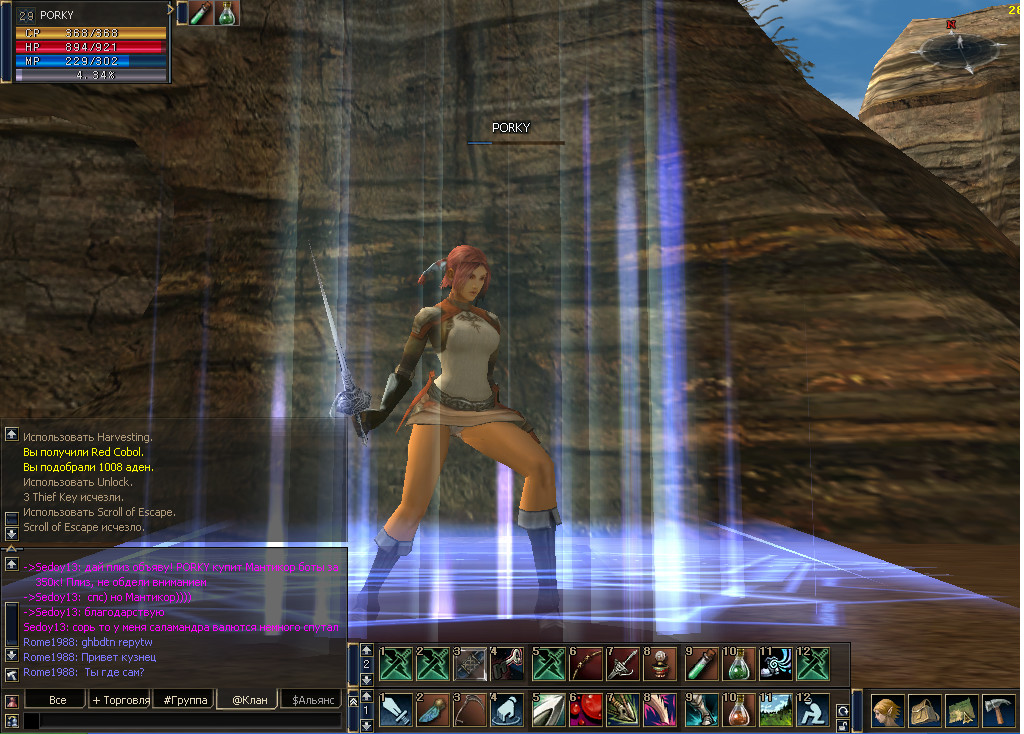Use the sit-down action in the lower hotbar
1024x734 pixels.
pyautogui.click(x=812, y=710)
